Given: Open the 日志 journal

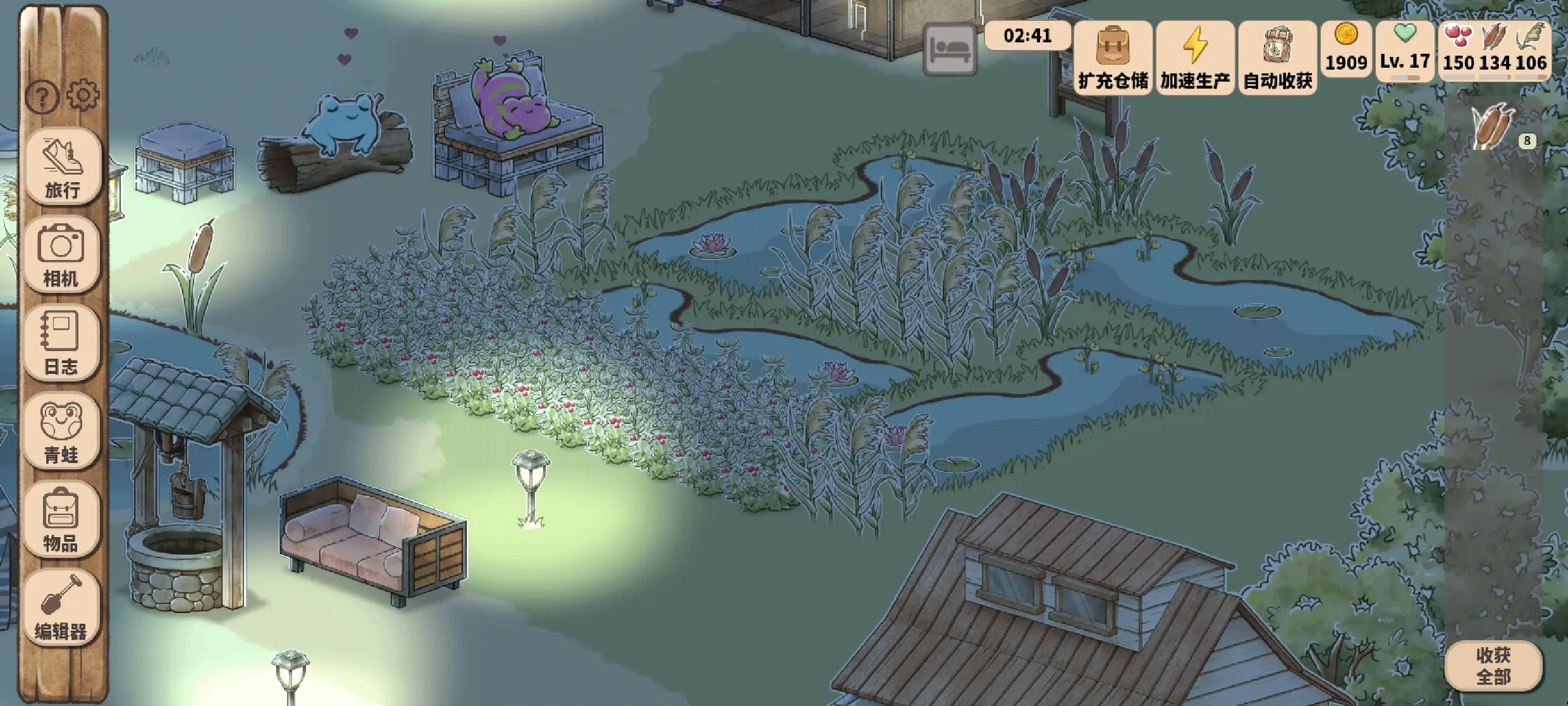Looking at the screenshot, I should tap(61, 342).
